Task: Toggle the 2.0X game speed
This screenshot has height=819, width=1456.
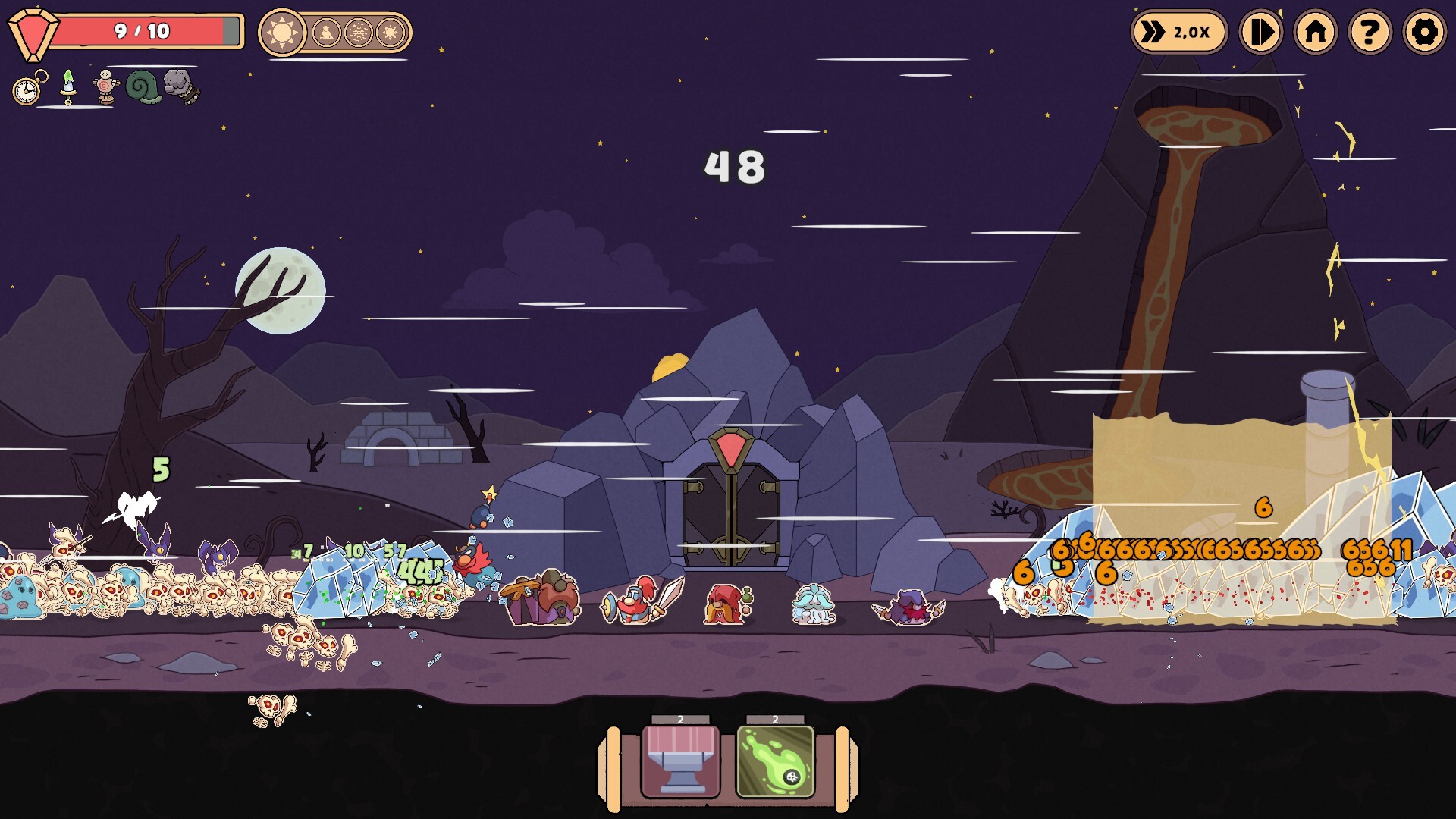Action: [1177, 32]
